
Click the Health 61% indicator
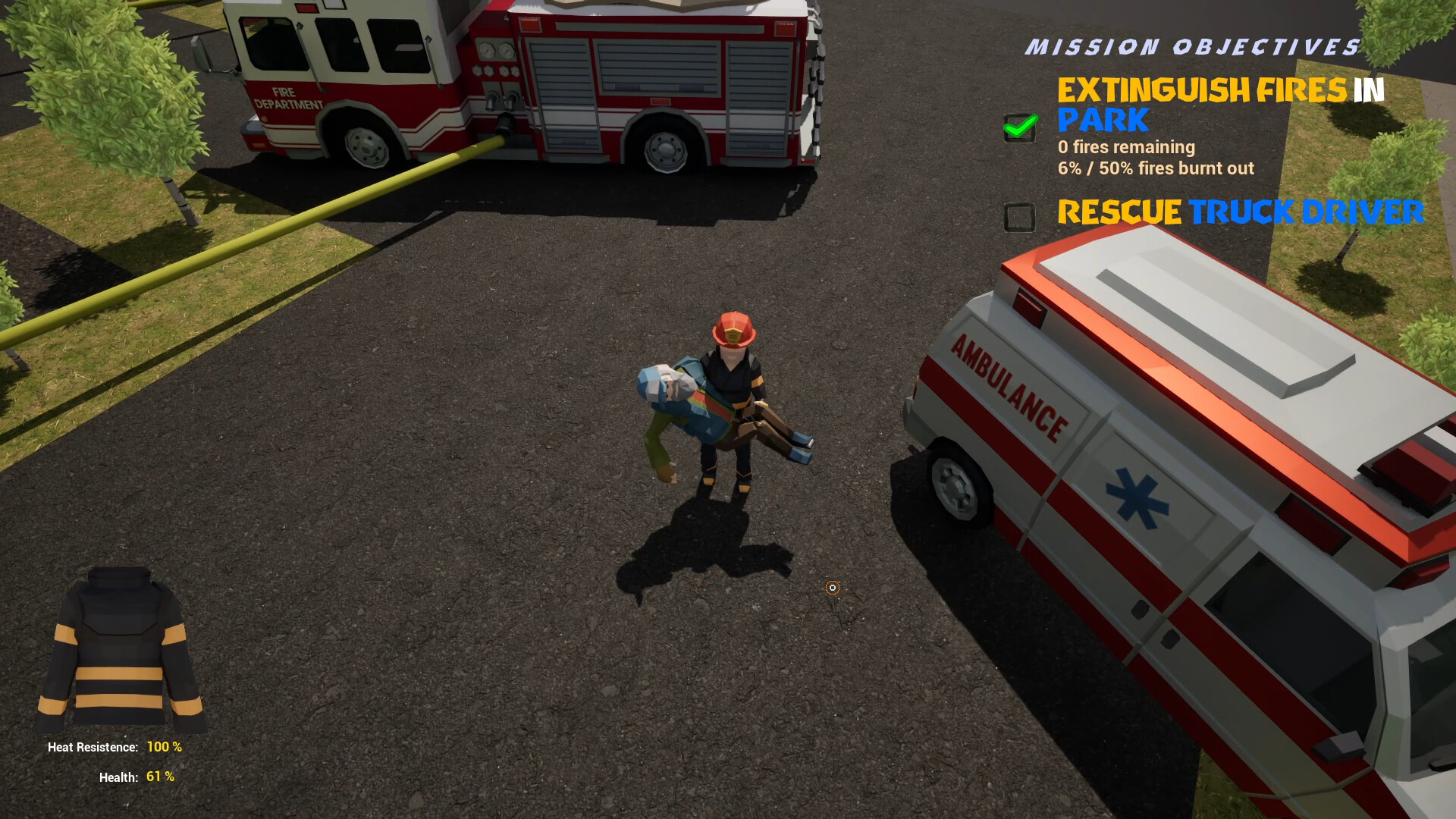point(136,777)
